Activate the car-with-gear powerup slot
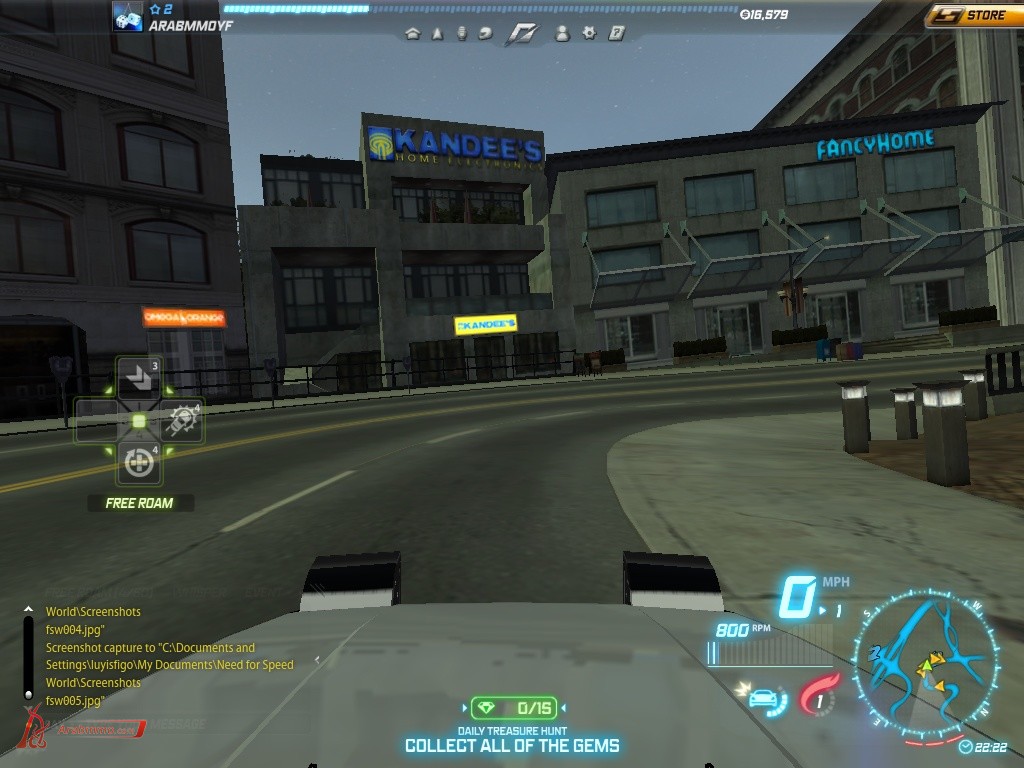Screen dimensions: 1024x768 click(x=183, y=420)
